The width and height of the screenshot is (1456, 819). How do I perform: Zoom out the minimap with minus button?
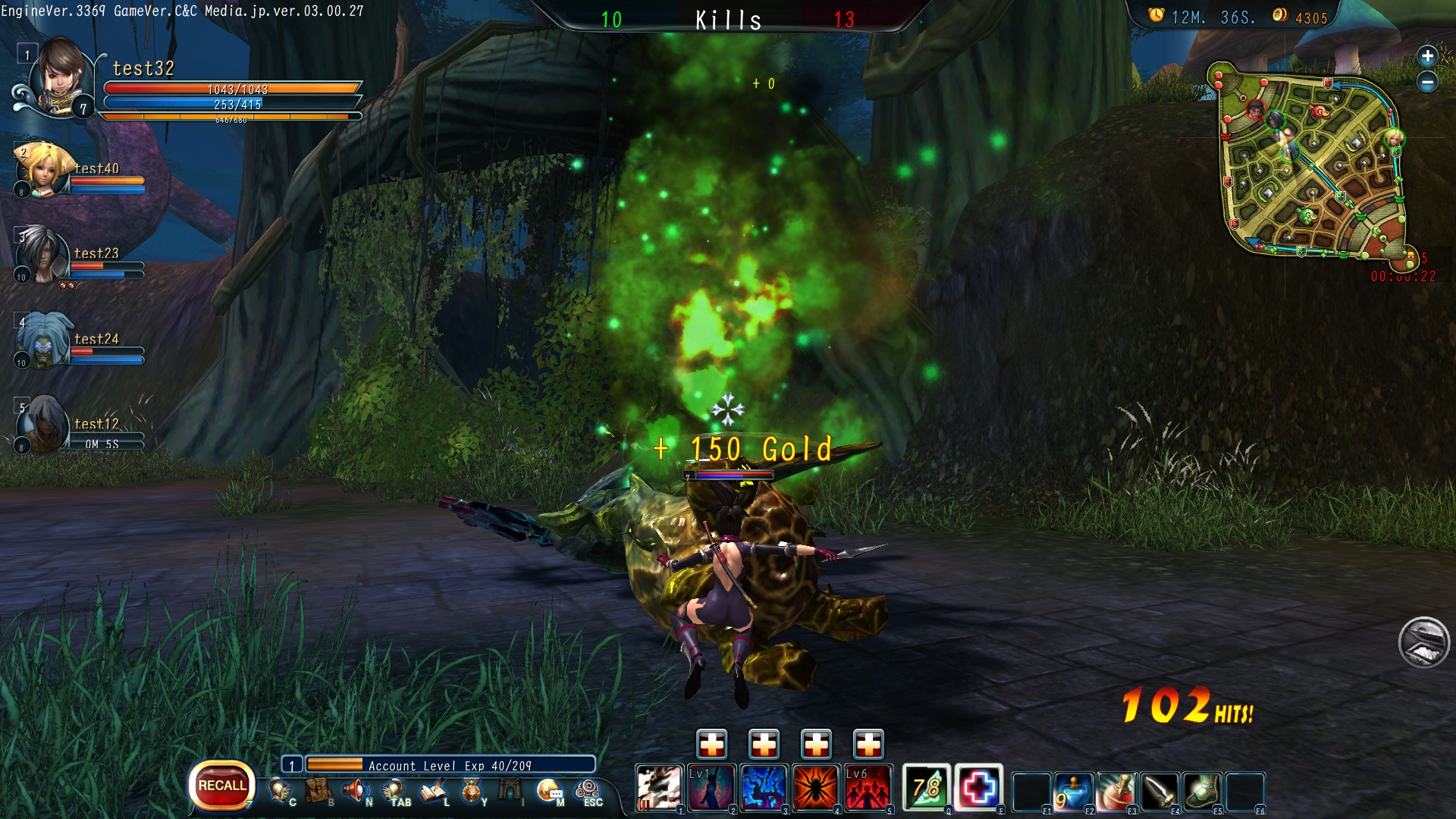1427,82
